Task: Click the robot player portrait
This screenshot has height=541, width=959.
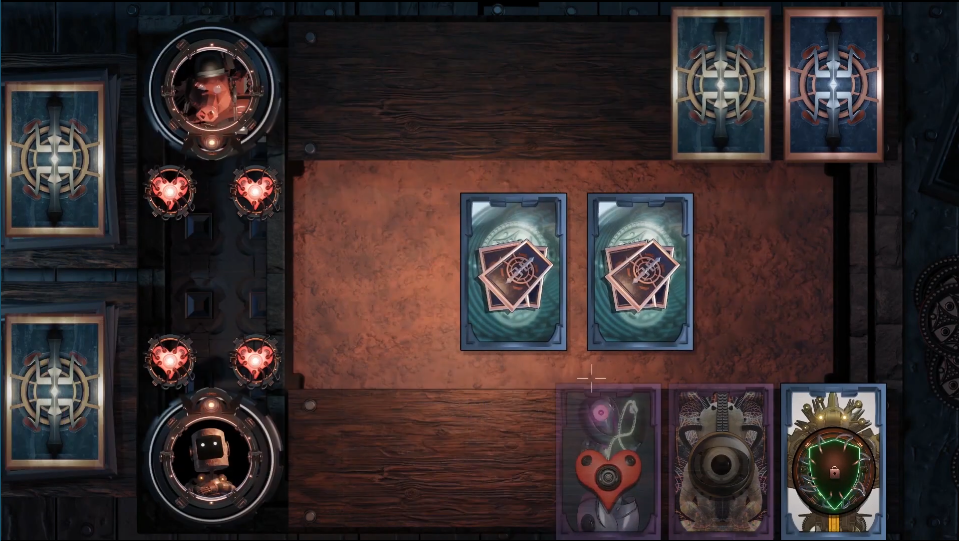Action: [211, 451]
